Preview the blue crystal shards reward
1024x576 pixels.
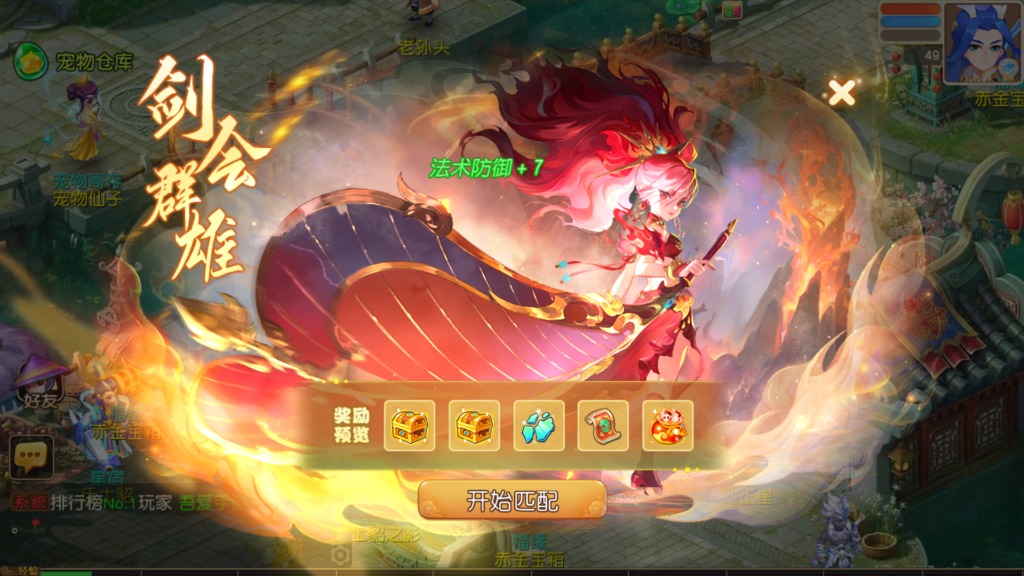click(539, 426)
